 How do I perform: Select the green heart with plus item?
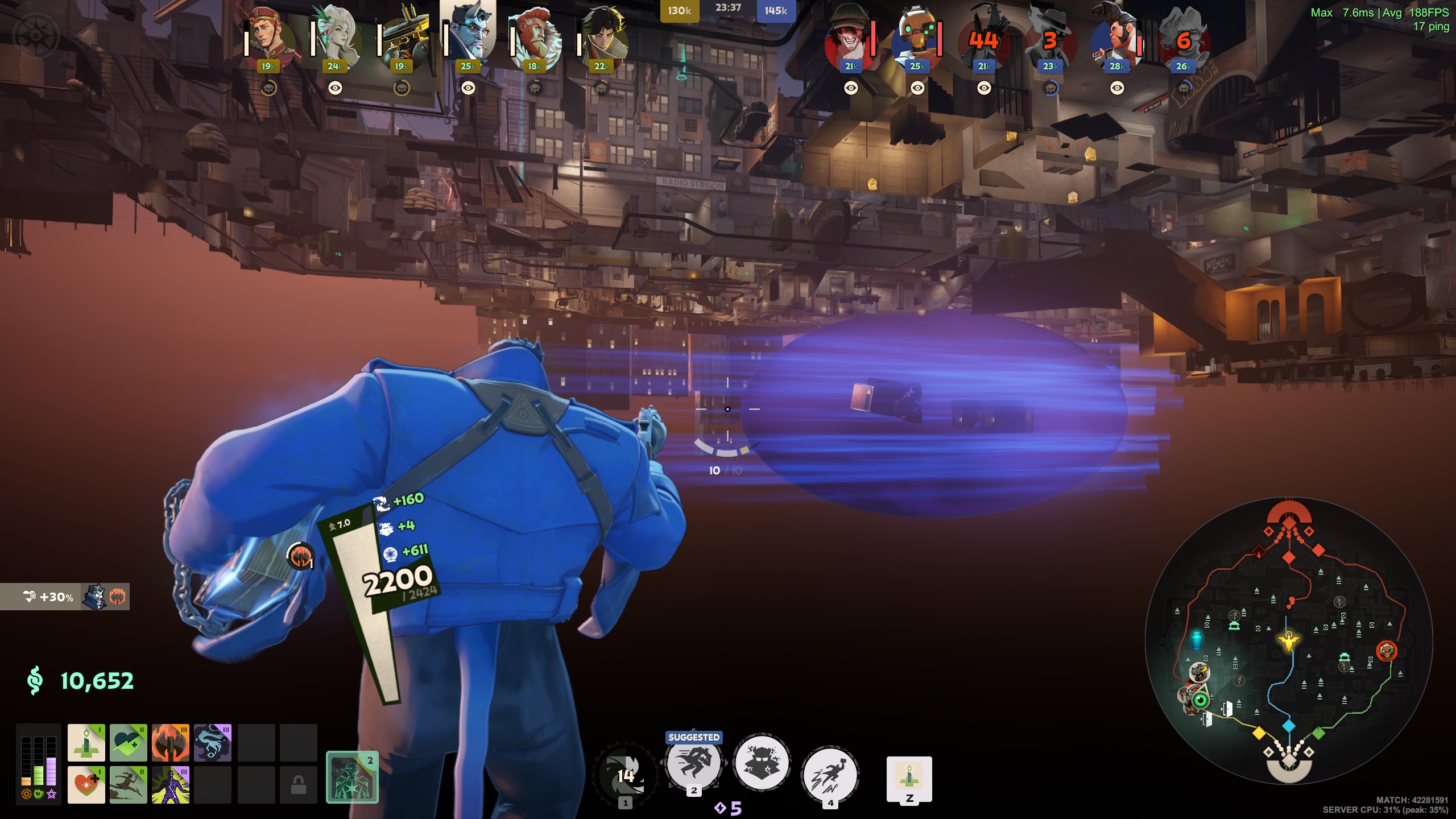click(129, 743)
